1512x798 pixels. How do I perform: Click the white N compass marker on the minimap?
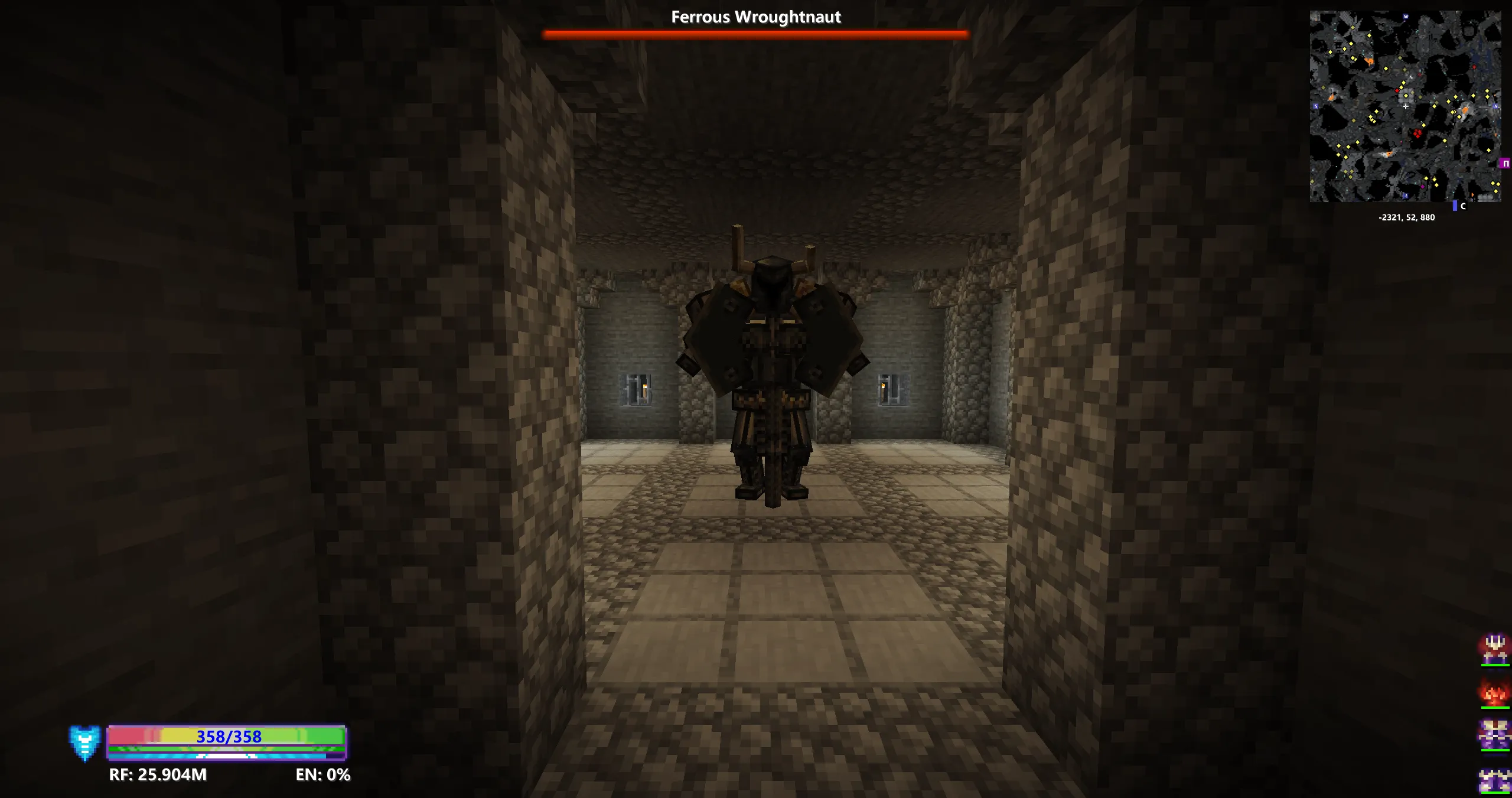[x=1496, y=106]
